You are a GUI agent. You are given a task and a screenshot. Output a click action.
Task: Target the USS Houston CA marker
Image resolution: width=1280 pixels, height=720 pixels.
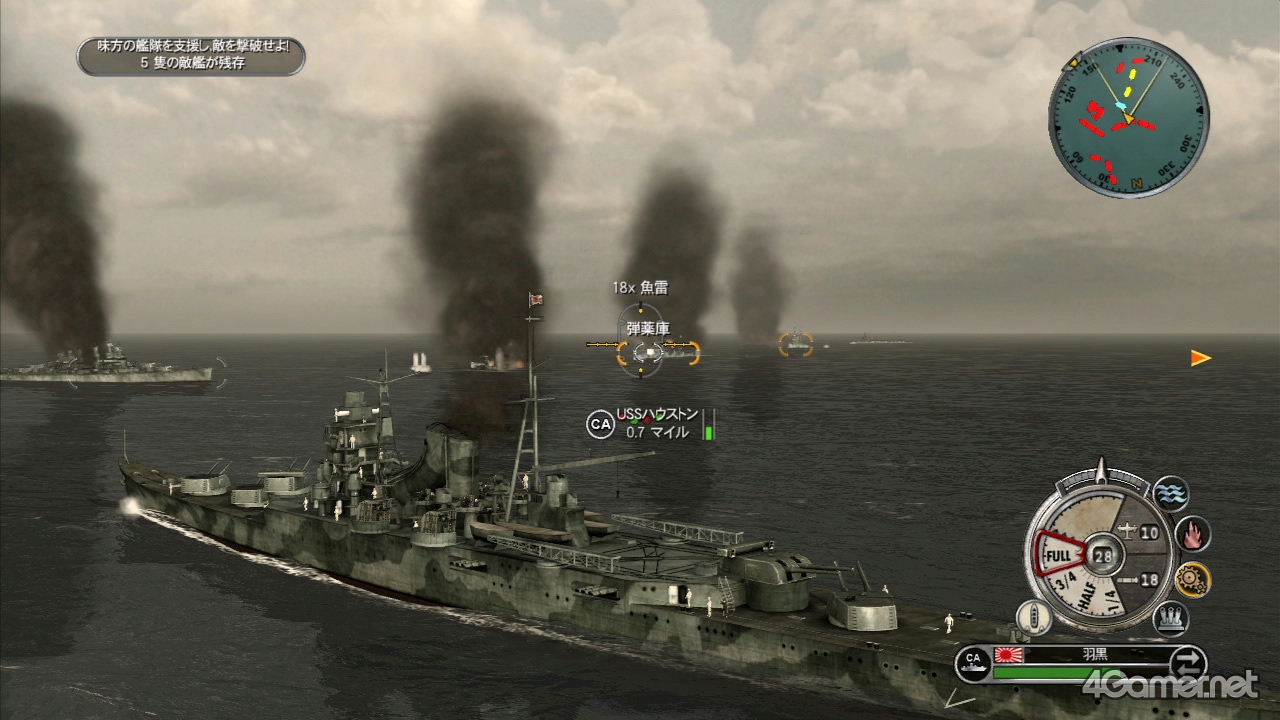click(x=600, y=424)
